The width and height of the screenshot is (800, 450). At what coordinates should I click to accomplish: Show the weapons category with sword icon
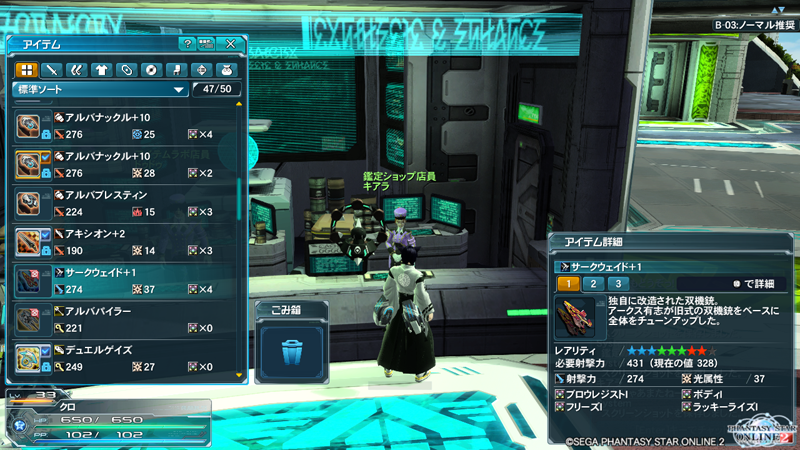click(x=52, y=70)
